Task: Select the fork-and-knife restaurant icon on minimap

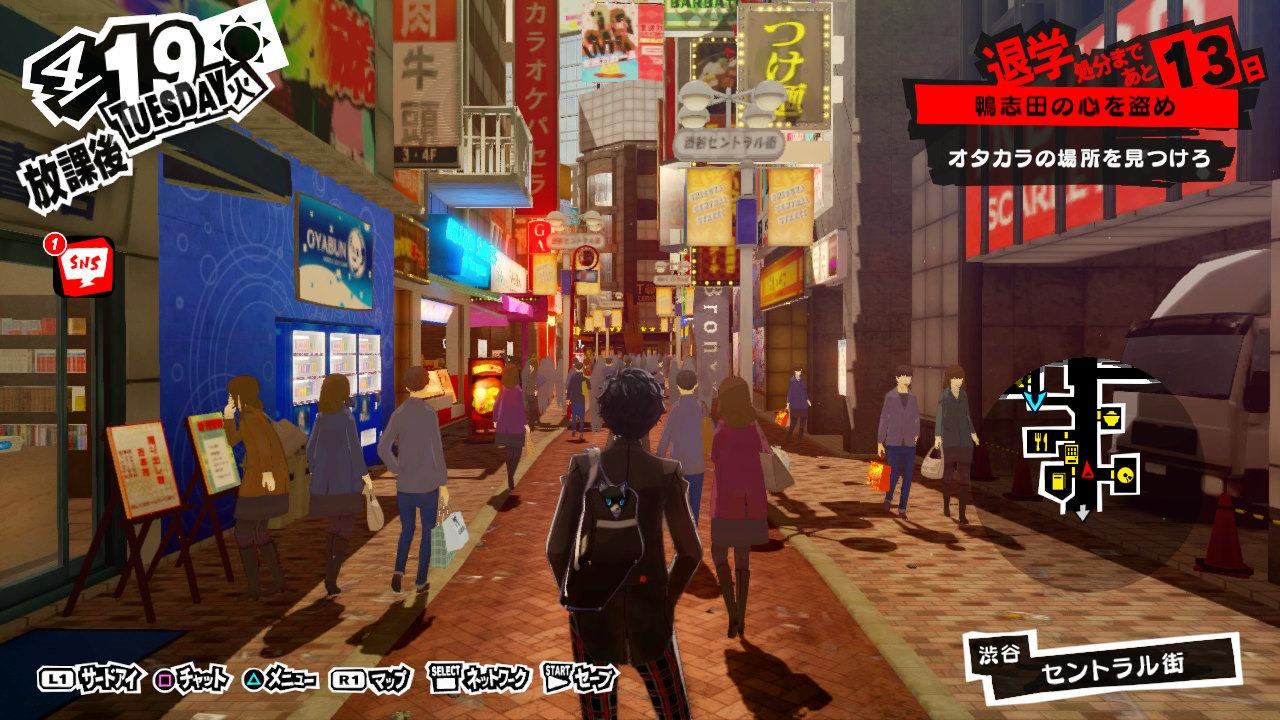Action: [x=1041, y=440]
